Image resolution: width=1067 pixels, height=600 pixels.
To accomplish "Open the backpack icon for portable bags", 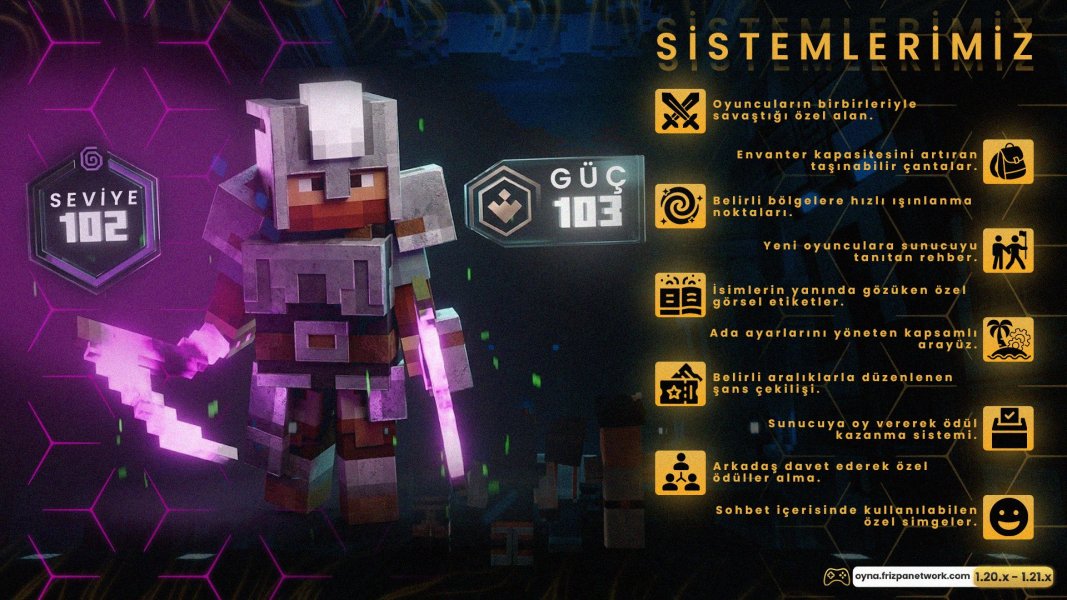I will pyautogui.click(x=1008, y=161).
